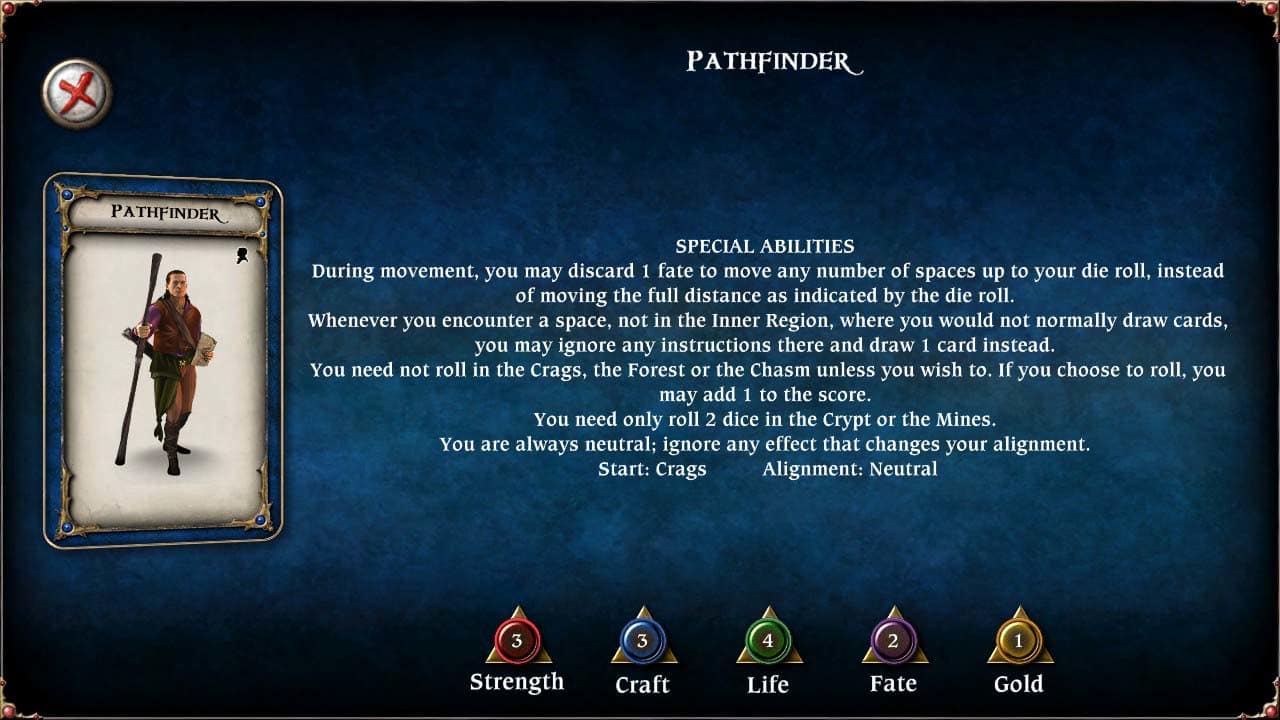Click the Strength triangle emblem

point(516,645)
